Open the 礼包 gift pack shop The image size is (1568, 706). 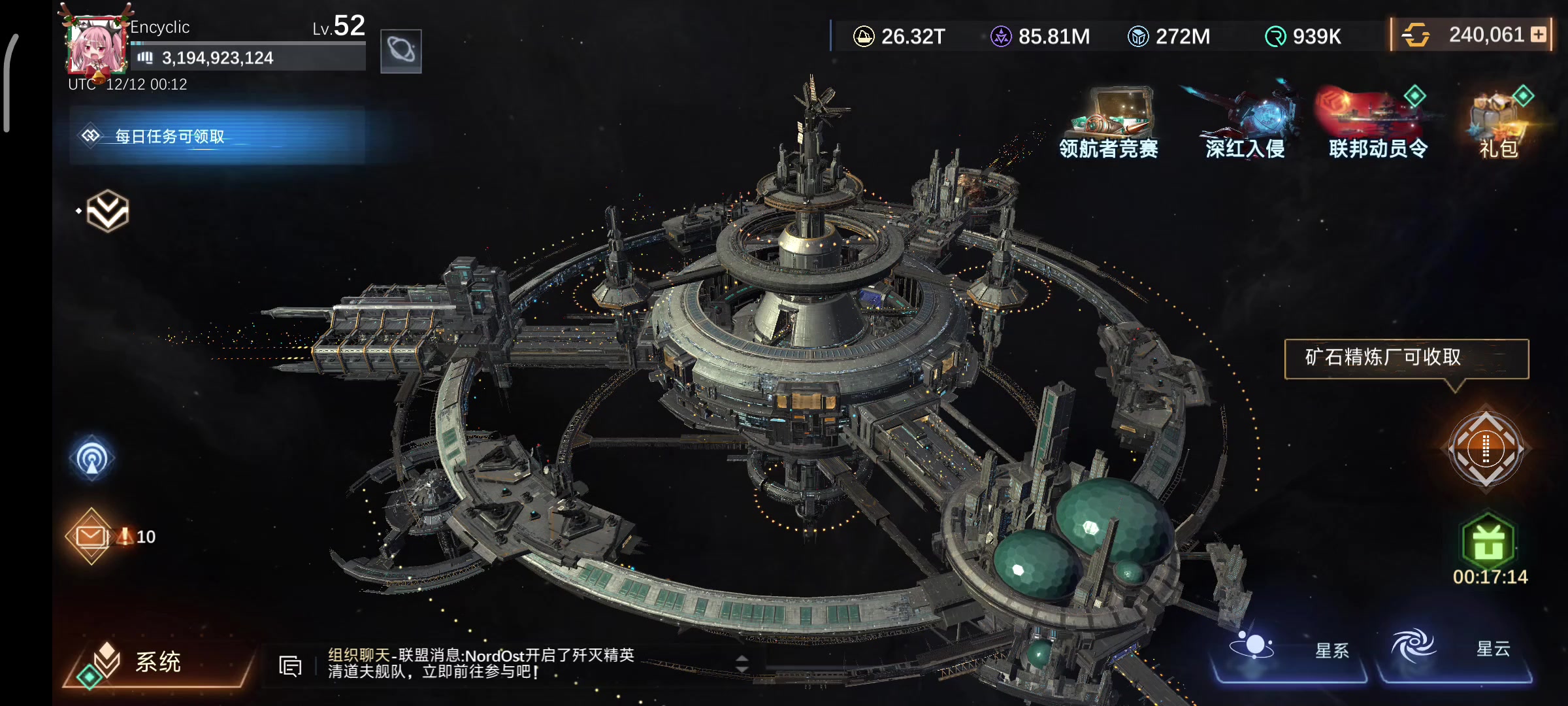(1499, 124)
